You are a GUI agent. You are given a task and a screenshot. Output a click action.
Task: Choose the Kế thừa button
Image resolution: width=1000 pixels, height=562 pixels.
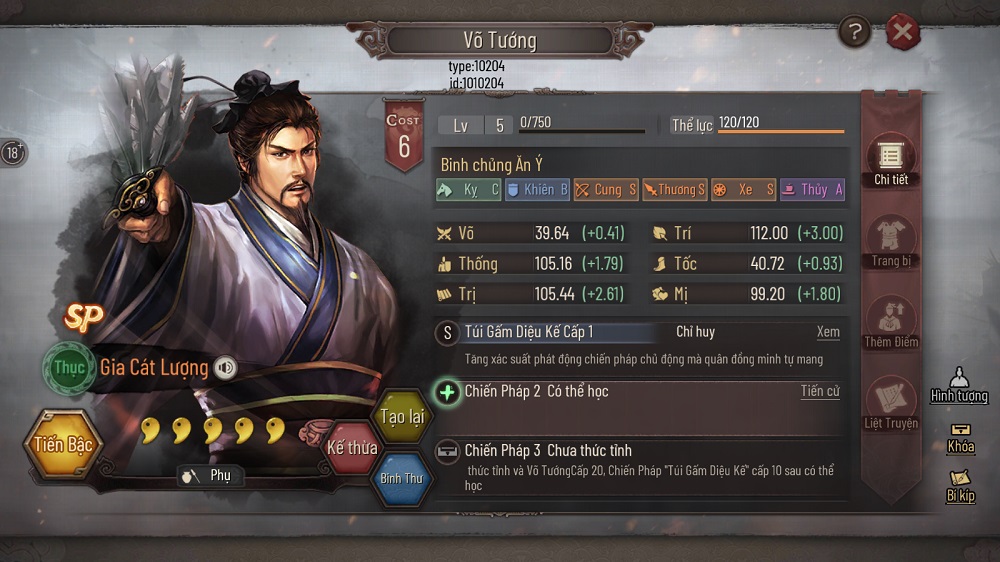[352, 447]
